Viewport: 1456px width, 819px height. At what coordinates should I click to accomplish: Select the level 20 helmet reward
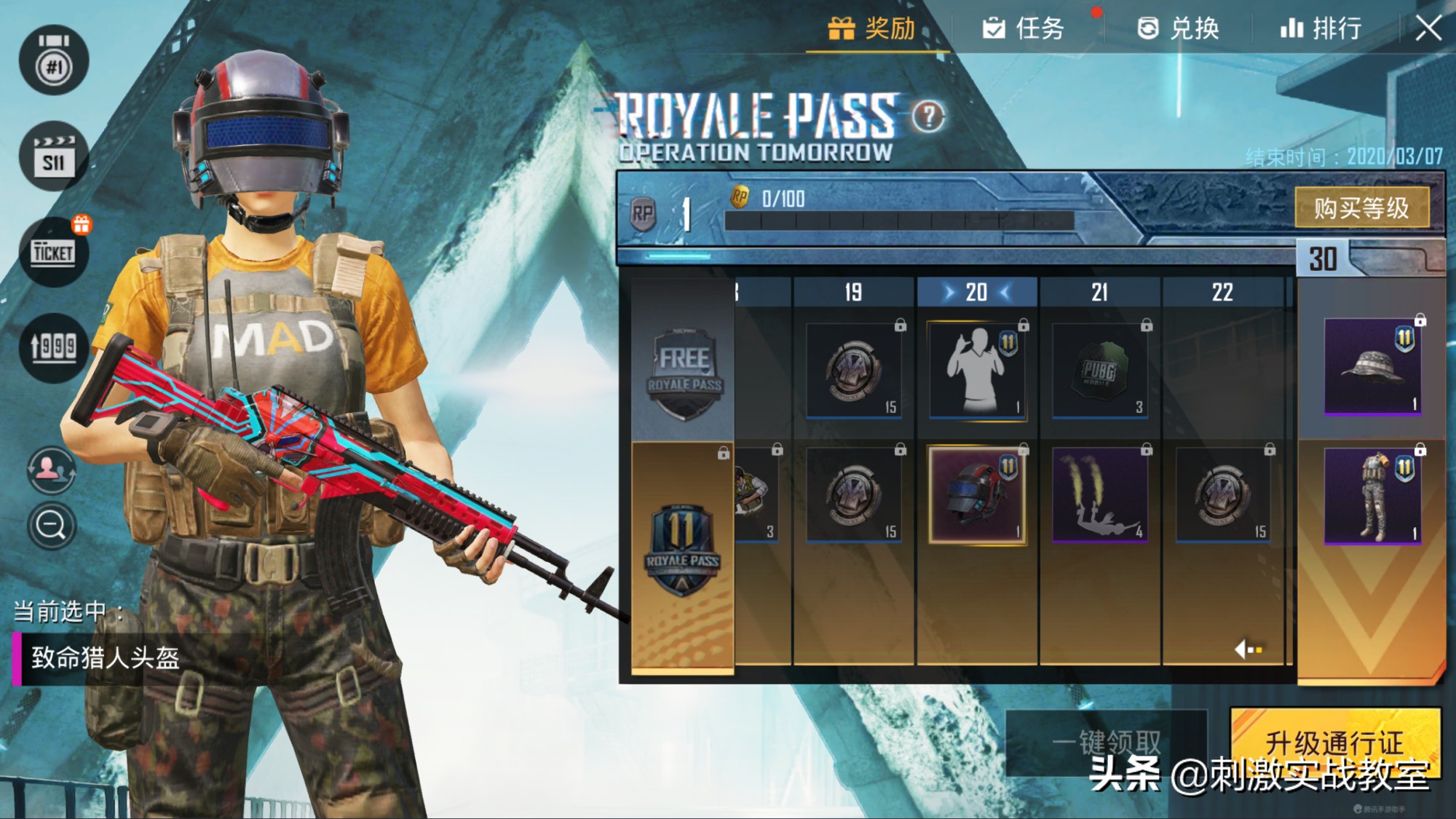tap(977, 495)
